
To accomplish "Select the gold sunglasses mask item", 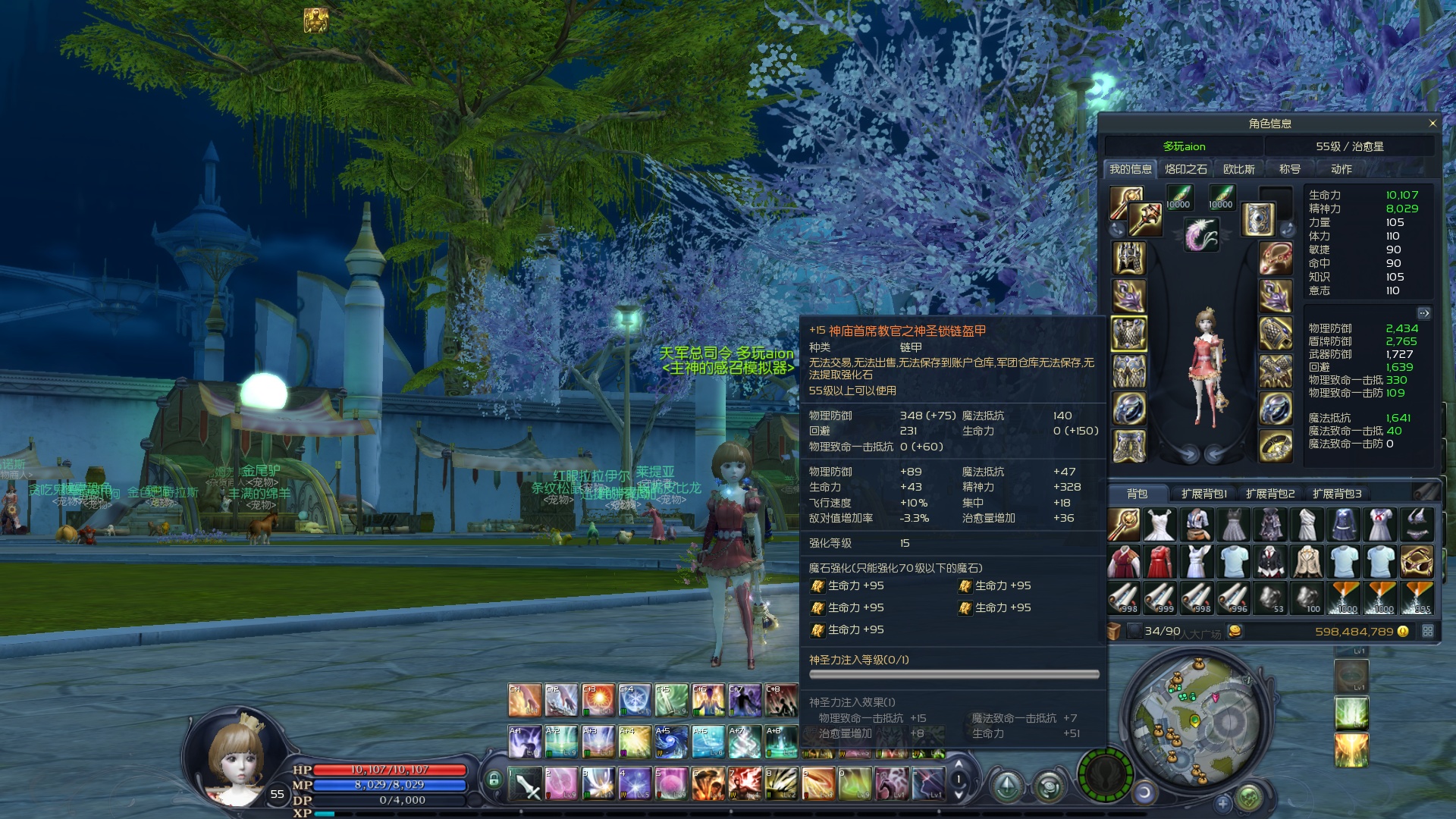I will coord(1417,562).
